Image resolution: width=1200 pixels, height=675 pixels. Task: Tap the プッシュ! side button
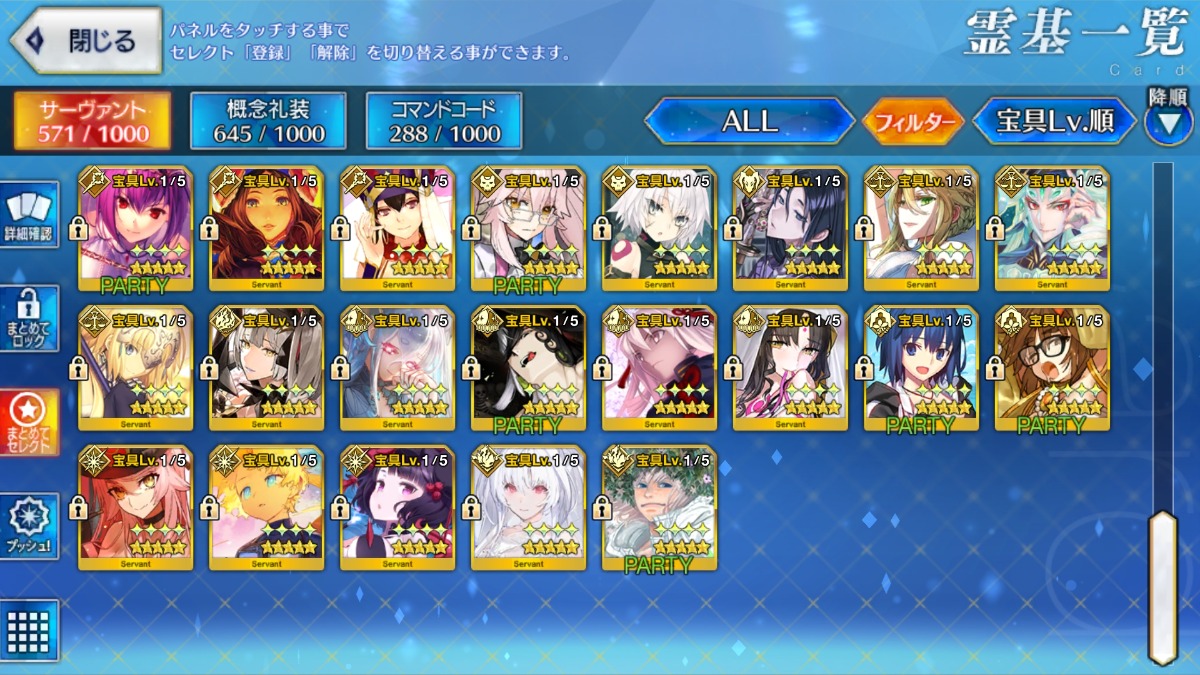tap(28, 526)
